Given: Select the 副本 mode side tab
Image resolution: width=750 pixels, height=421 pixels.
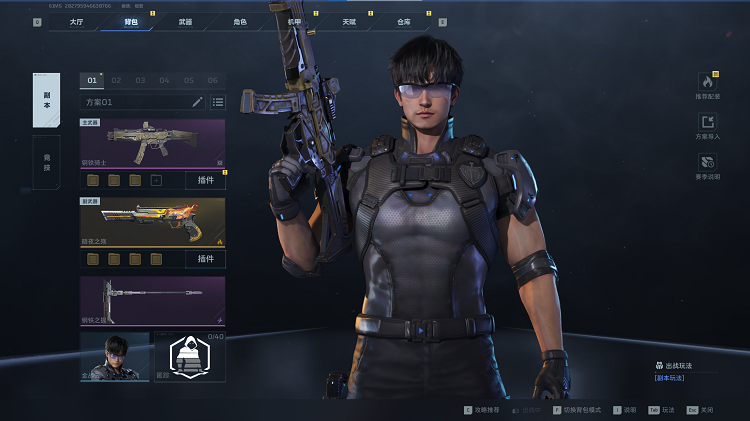Looking at the screenshot, I should tap(46, 99).
